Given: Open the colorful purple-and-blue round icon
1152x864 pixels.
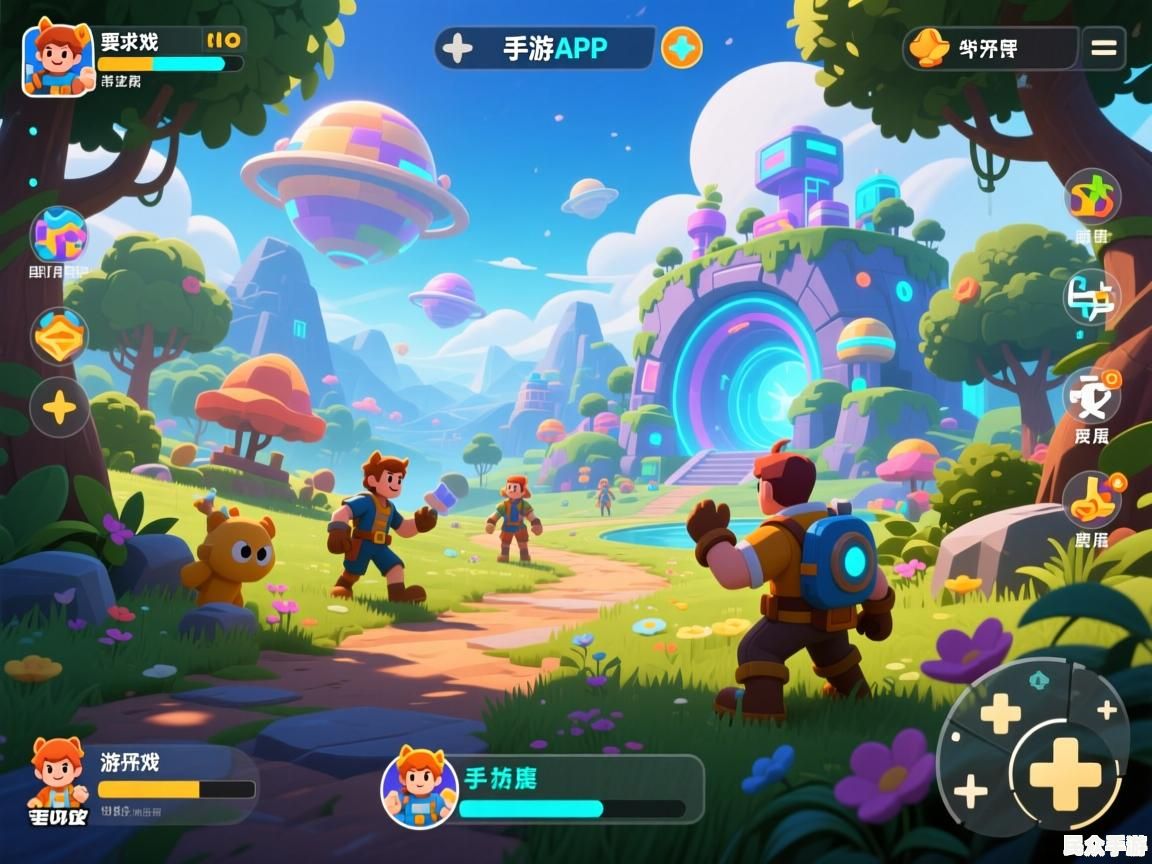Looking at the screenshot, I should [x=60, y=236].
